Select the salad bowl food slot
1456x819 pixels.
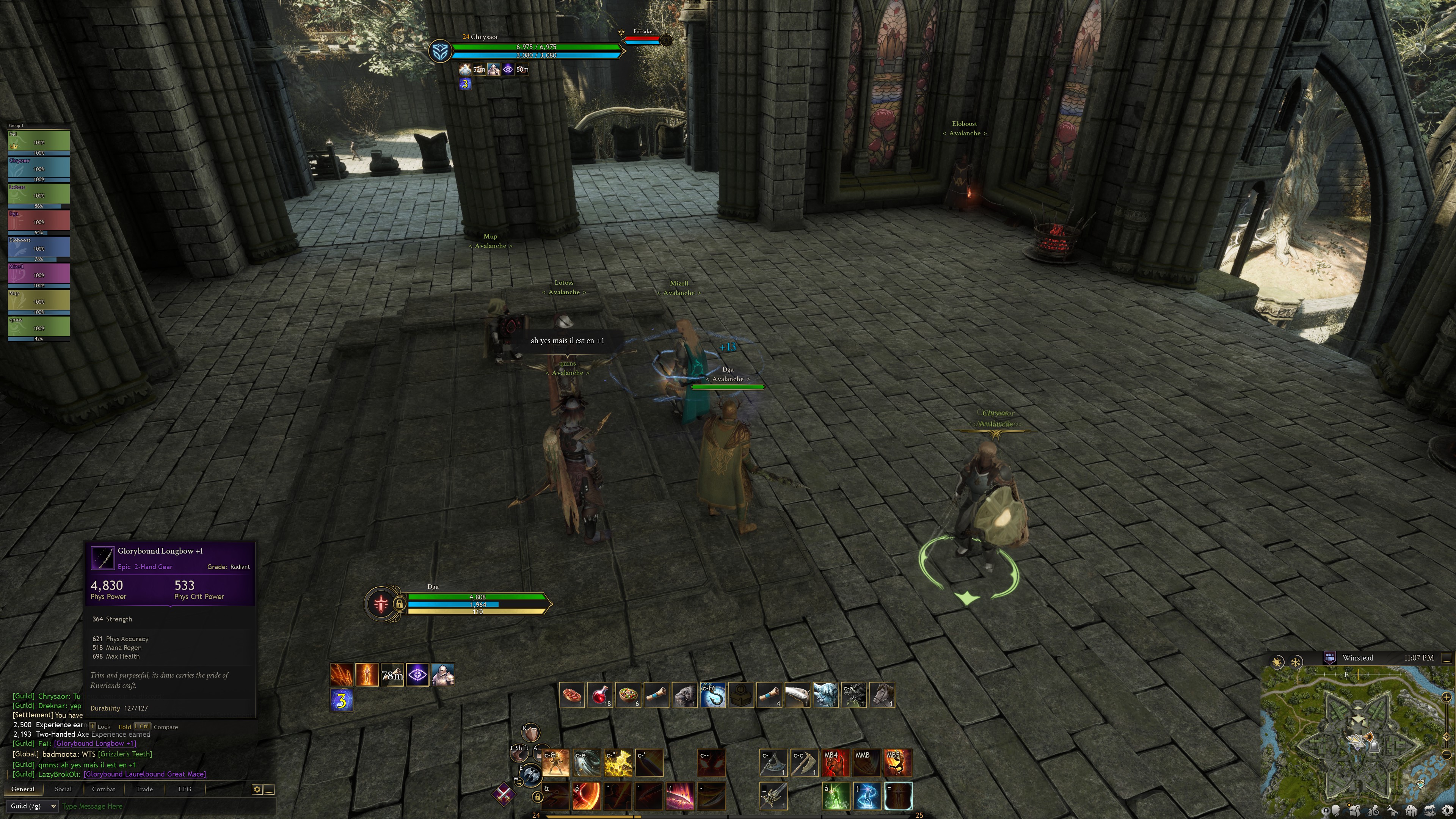pyautogui.click(x=628, y=695)
